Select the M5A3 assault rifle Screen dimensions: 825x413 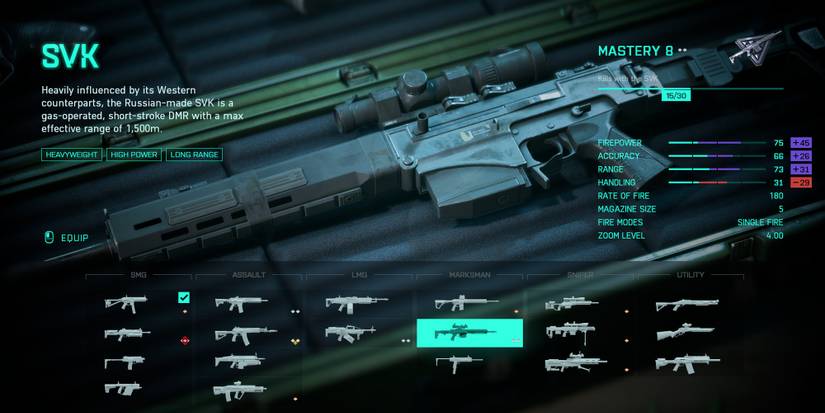(x=238, y=301)
